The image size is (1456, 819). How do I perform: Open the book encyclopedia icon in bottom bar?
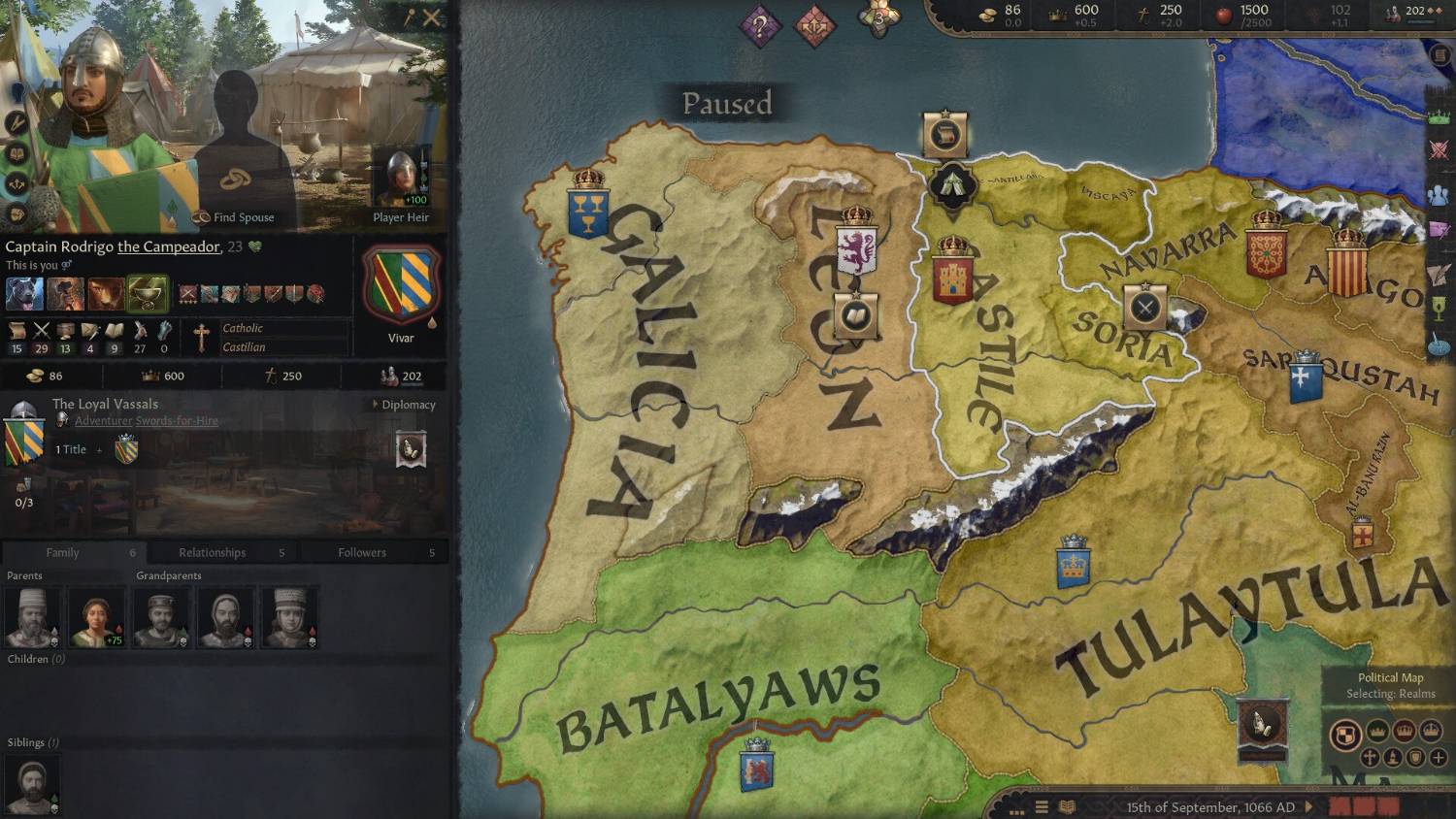pyautogui.click(x=1067, y=806)
